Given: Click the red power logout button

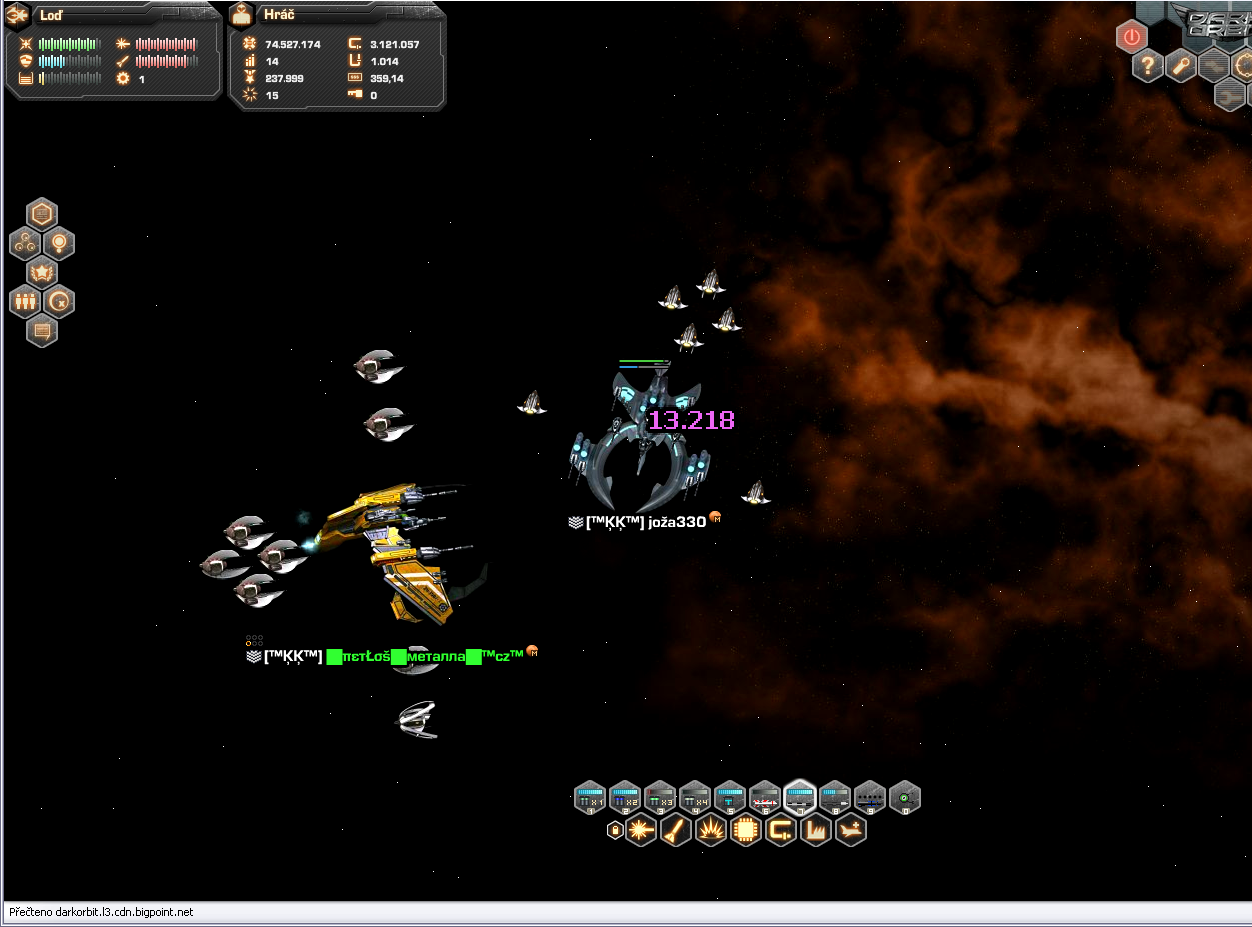Looking at the screenshot, I should 1131,38.
